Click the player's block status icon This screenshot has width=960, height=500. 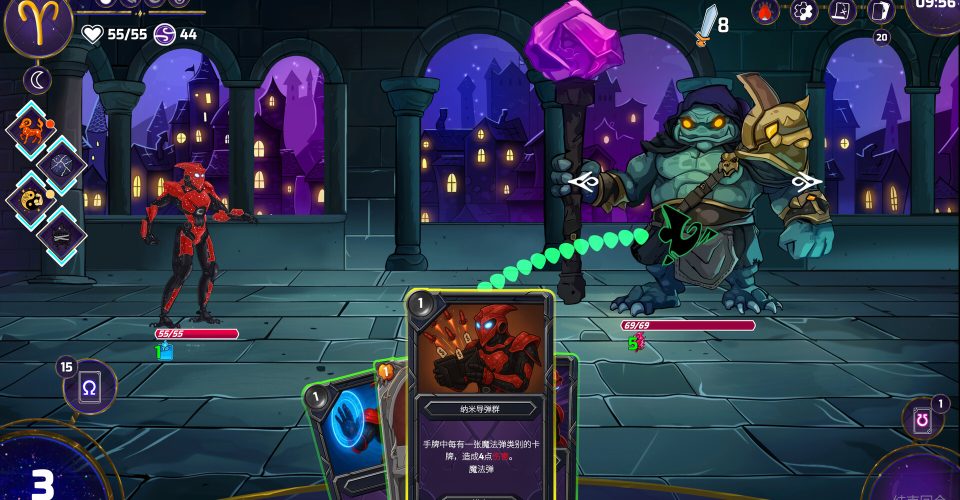point(165,351)
